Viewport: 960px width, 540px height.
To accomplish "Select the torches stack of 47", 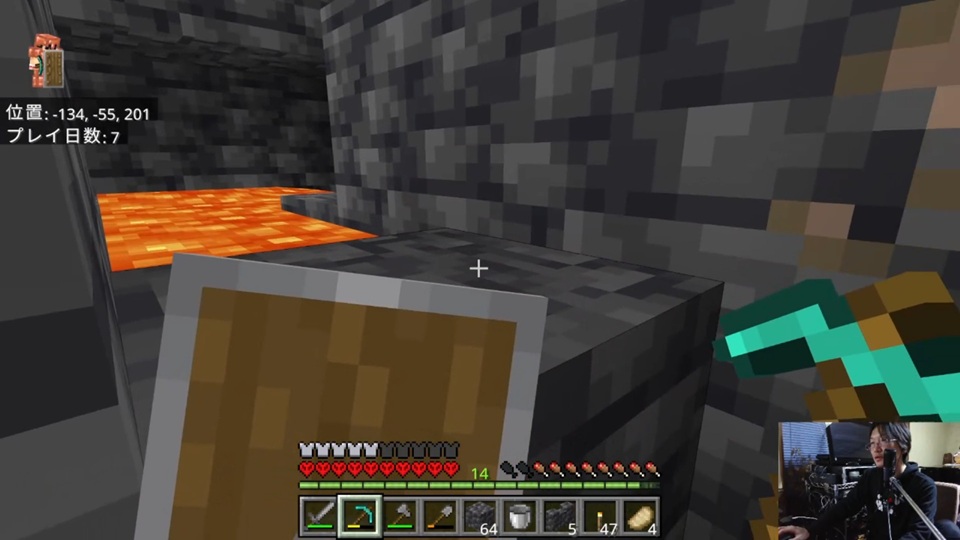I will tap(601, 515).
